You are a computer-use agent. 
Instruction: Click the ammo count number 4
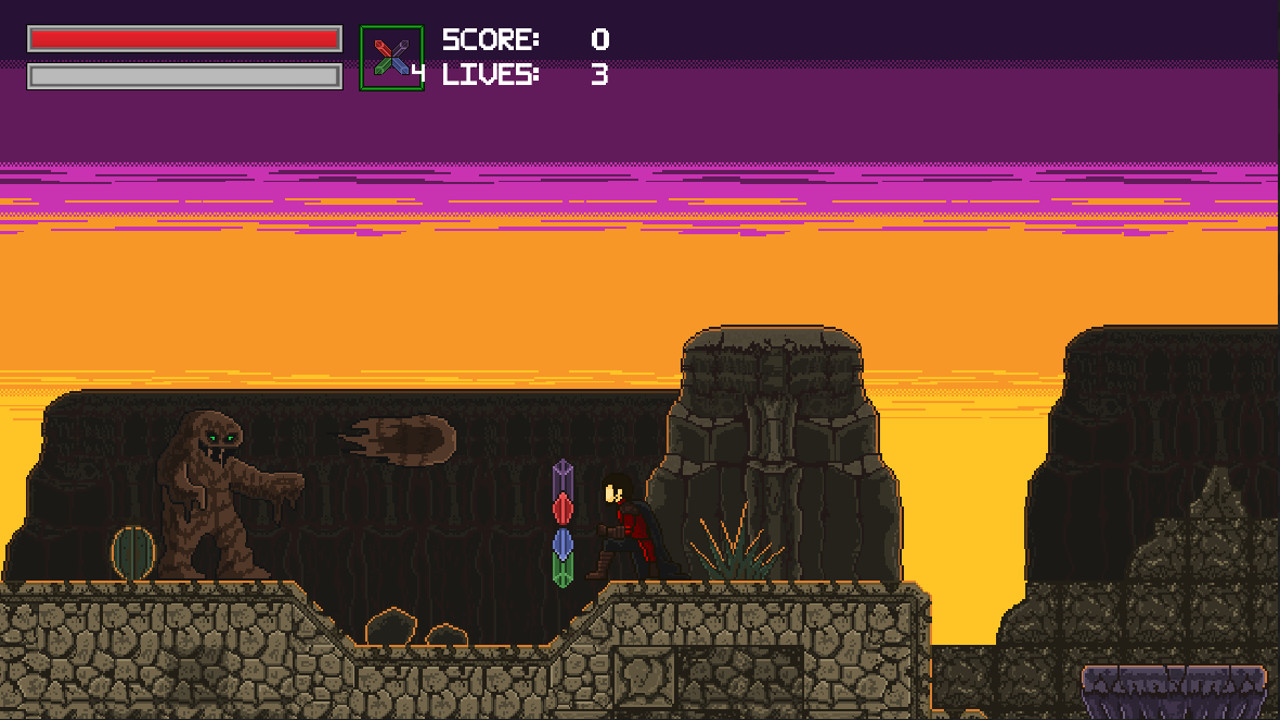click(419, 72)
